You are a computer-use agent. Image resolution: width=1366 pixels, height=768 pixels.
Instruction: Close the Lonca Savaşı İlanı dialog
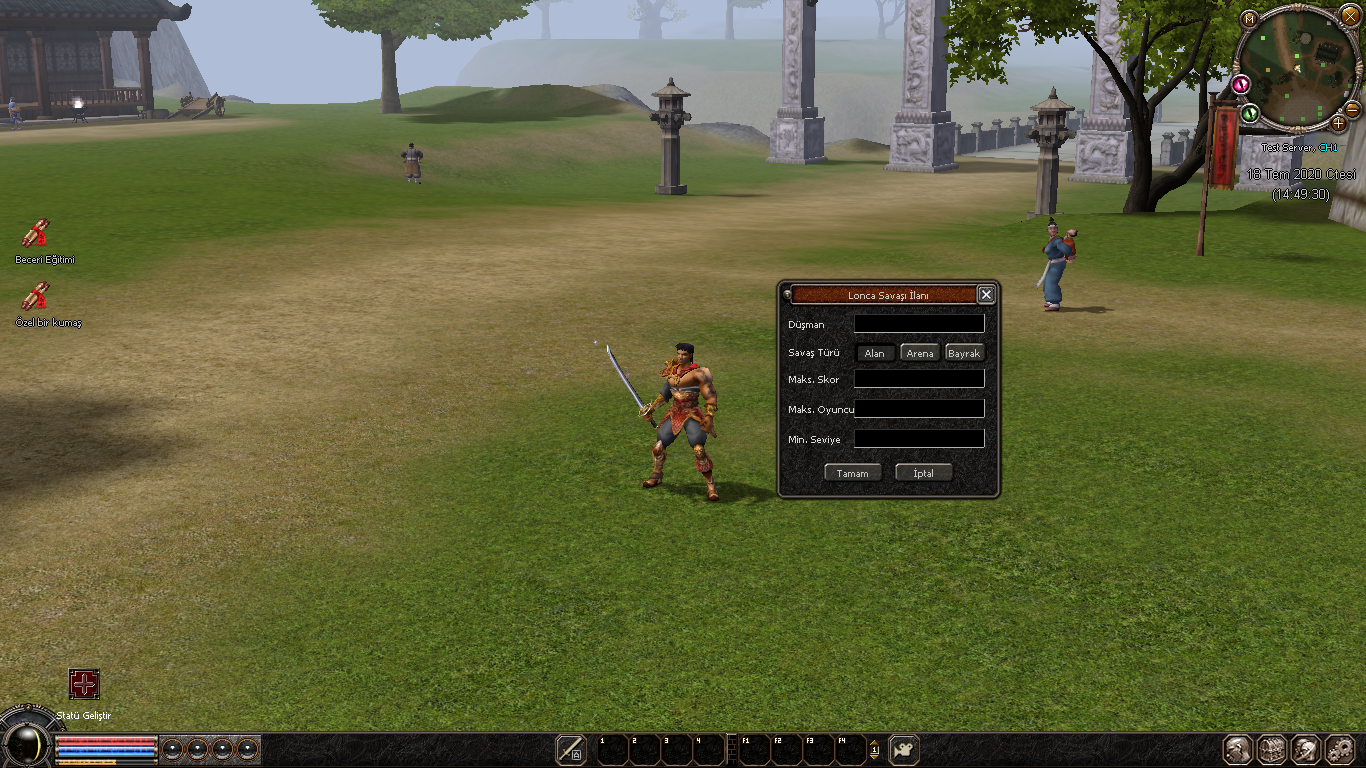(x=986, y=294)
